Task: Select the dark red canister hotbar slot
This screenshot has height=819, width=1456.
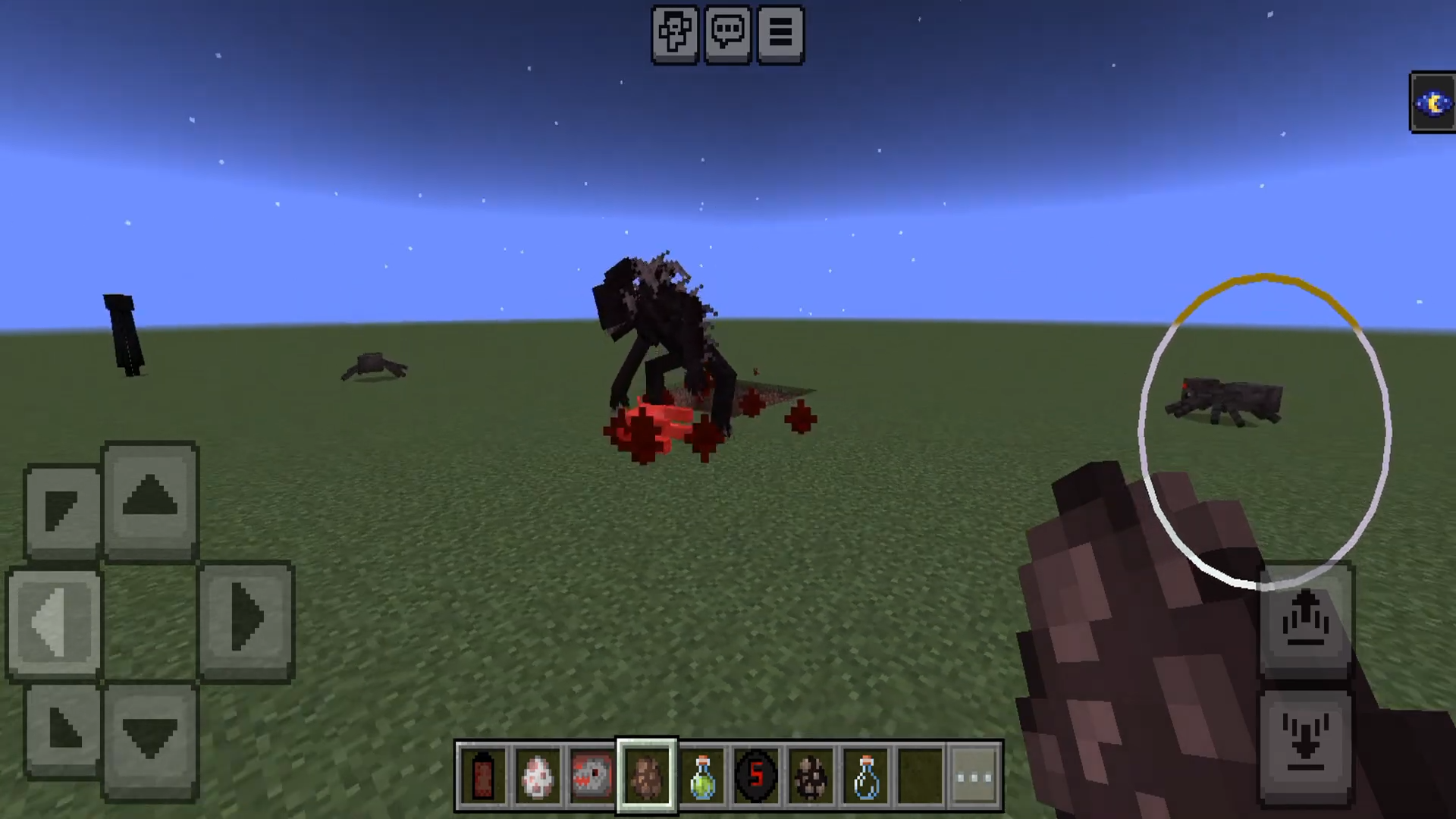Action: [483, 777]
